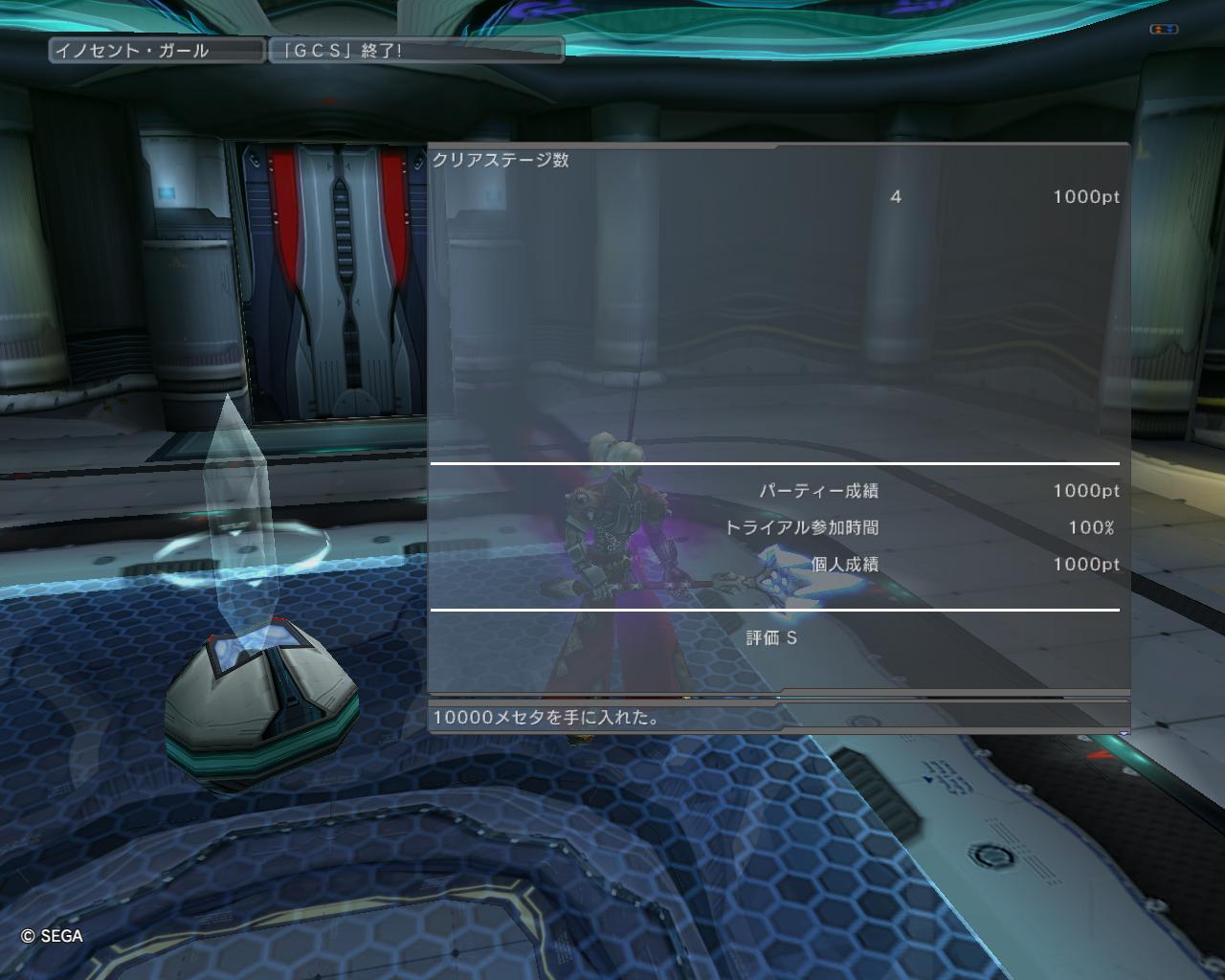
Task: Dismiss the 10000 Meseta obtained message
Action: click(x=778, y=717)
